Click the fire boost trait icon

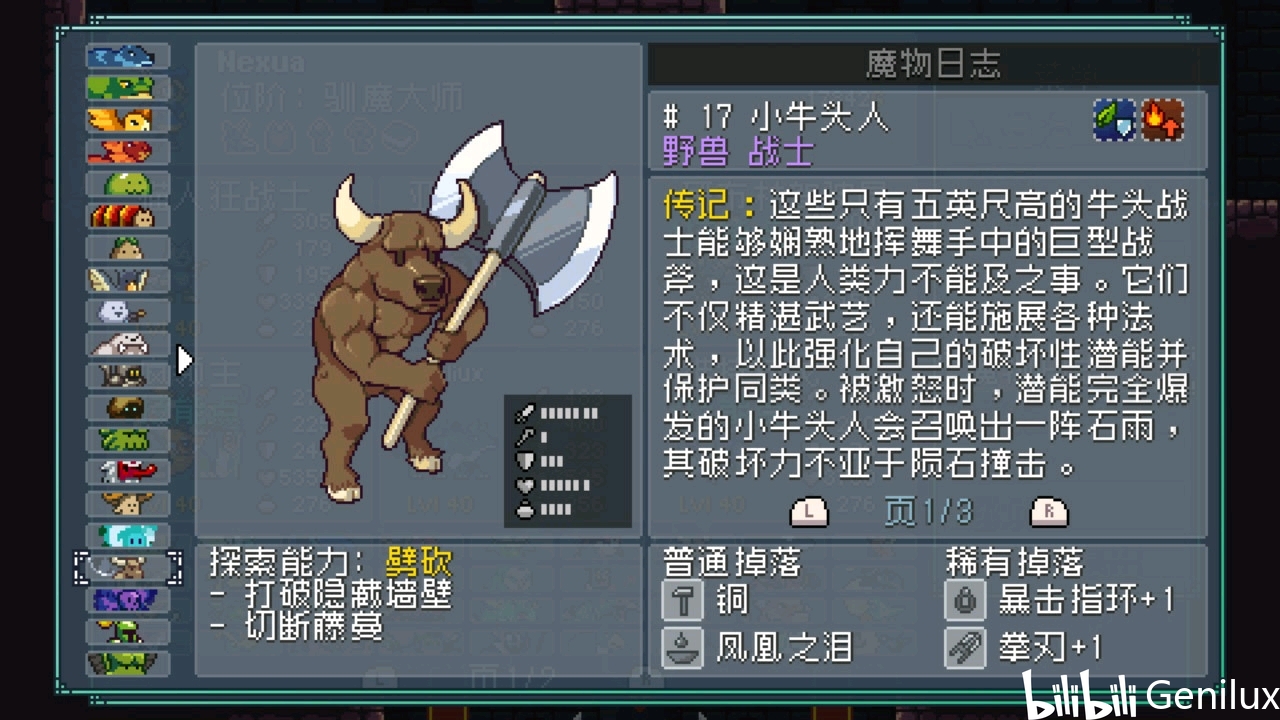pos(1163,120)
